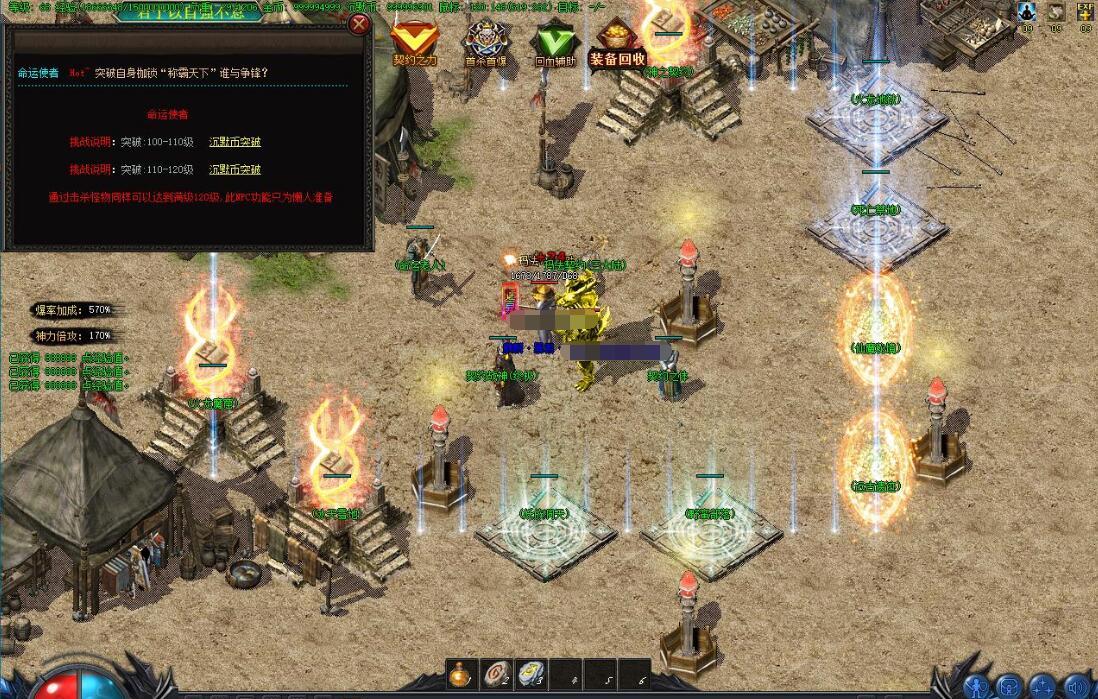Use the yellow rune stone in slot 3
This screenshot has width=1098, height=699.
coord(530,674)
